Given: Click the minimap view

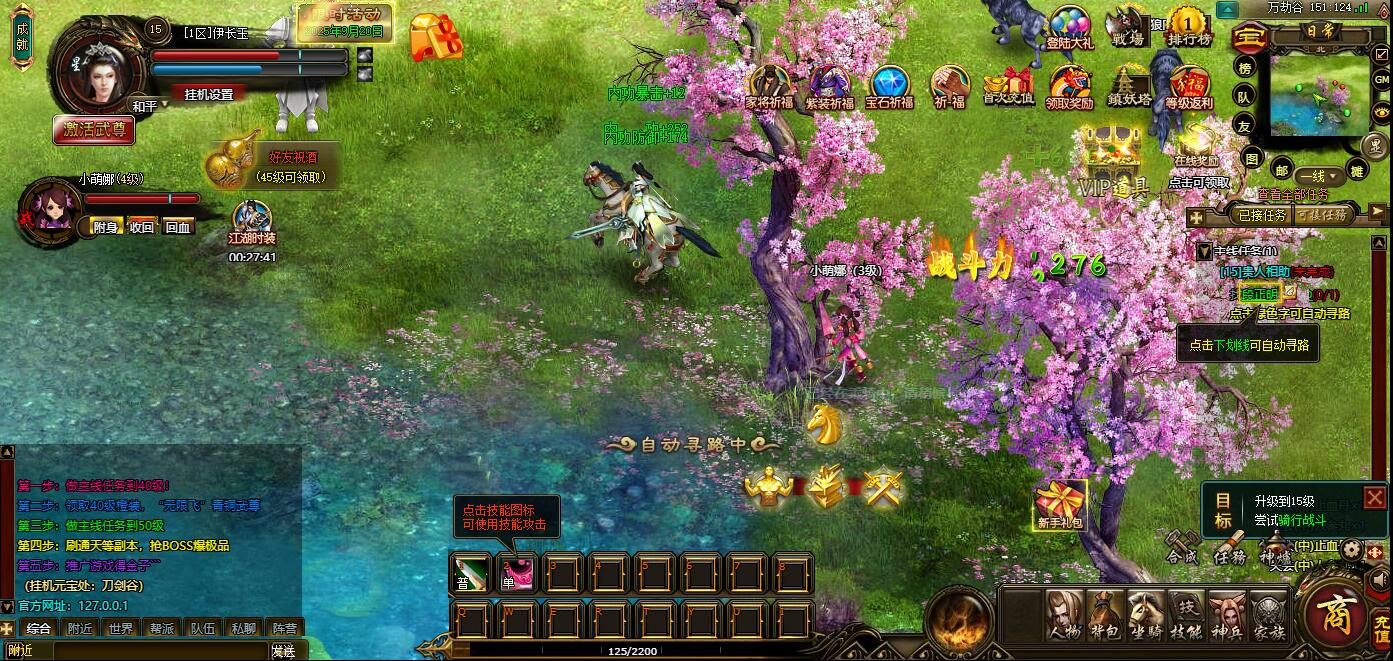Looking at the screenshot, I should [1320, 95].
